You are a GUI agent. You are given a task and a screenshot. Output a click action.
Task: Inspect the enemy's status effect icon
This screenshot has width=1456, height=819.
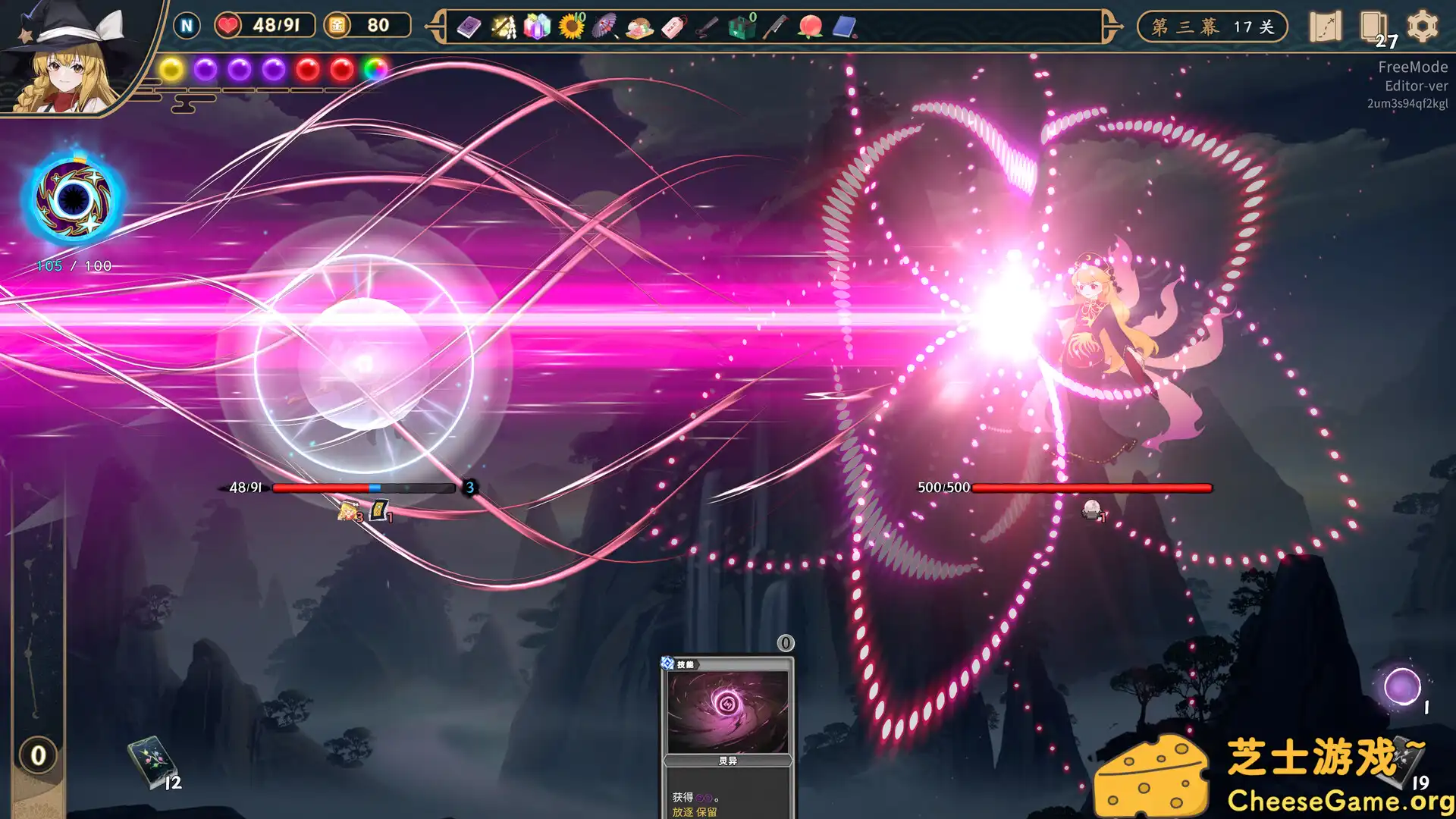click(x=1091, y=510)
